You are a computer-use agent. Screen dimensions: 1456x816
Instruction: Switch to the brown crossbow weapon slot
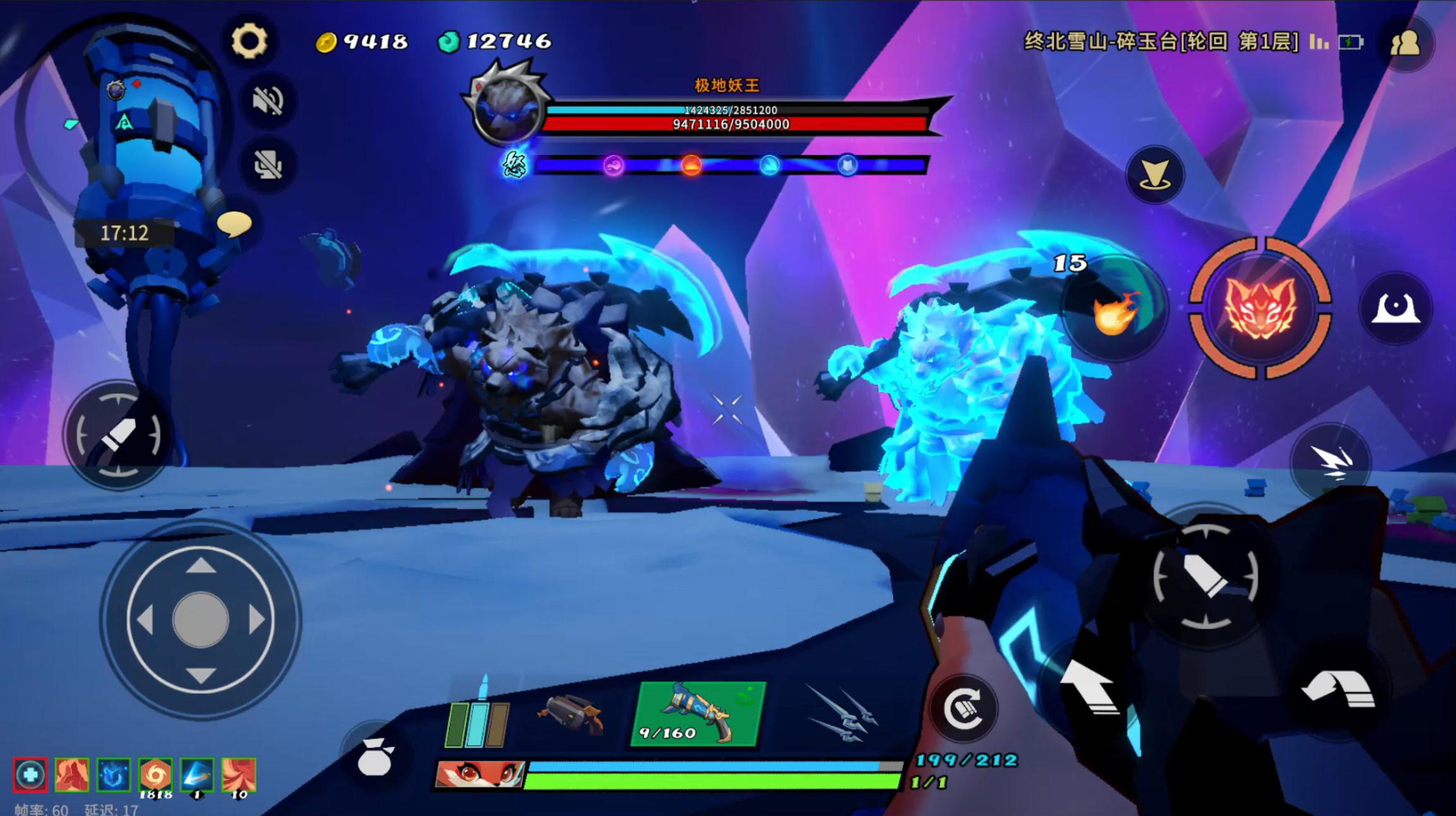pos(571,714)
